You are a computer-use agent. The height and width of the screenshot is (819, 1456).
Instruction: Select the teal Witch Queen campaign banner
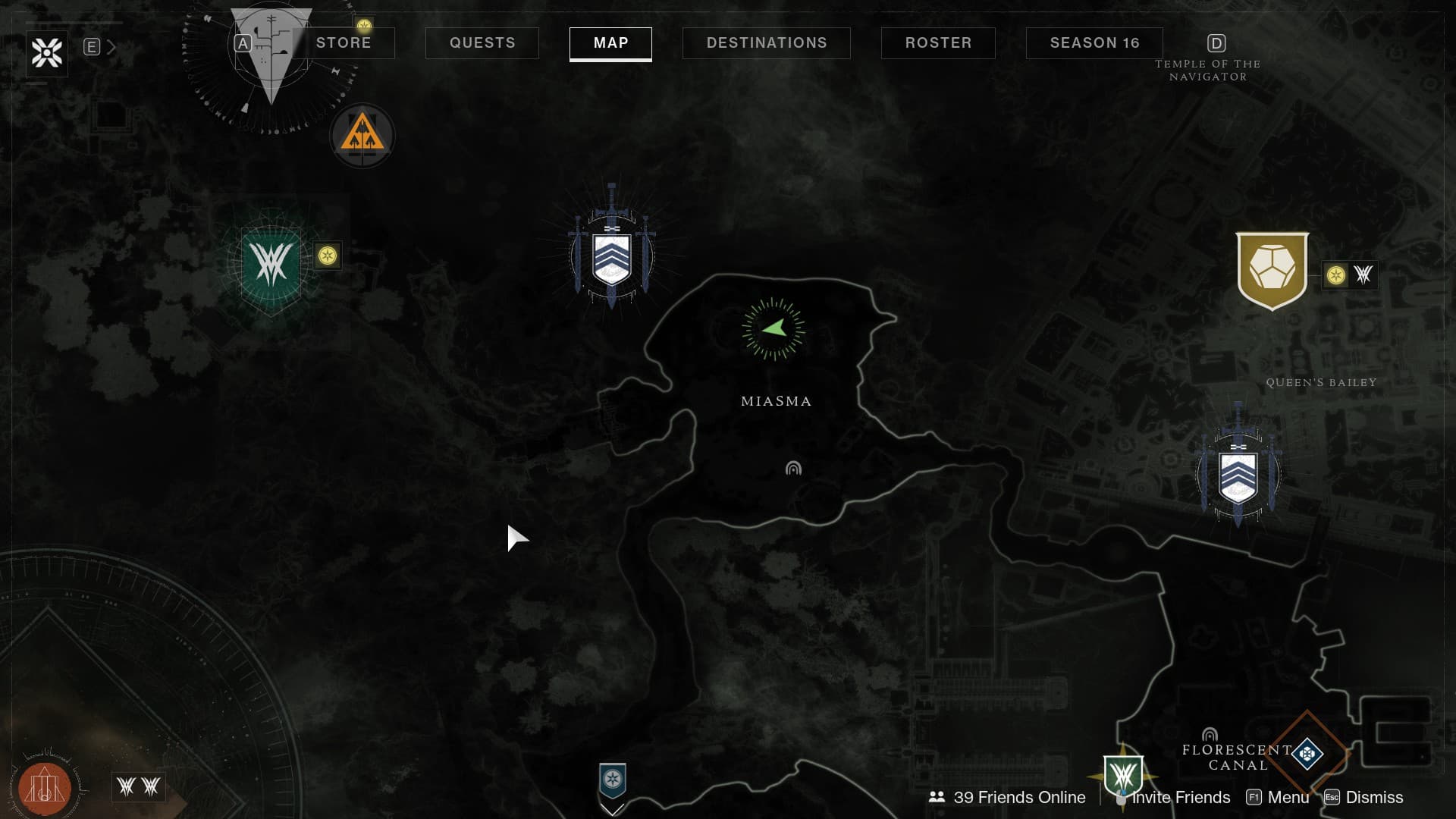pos(271,264)
